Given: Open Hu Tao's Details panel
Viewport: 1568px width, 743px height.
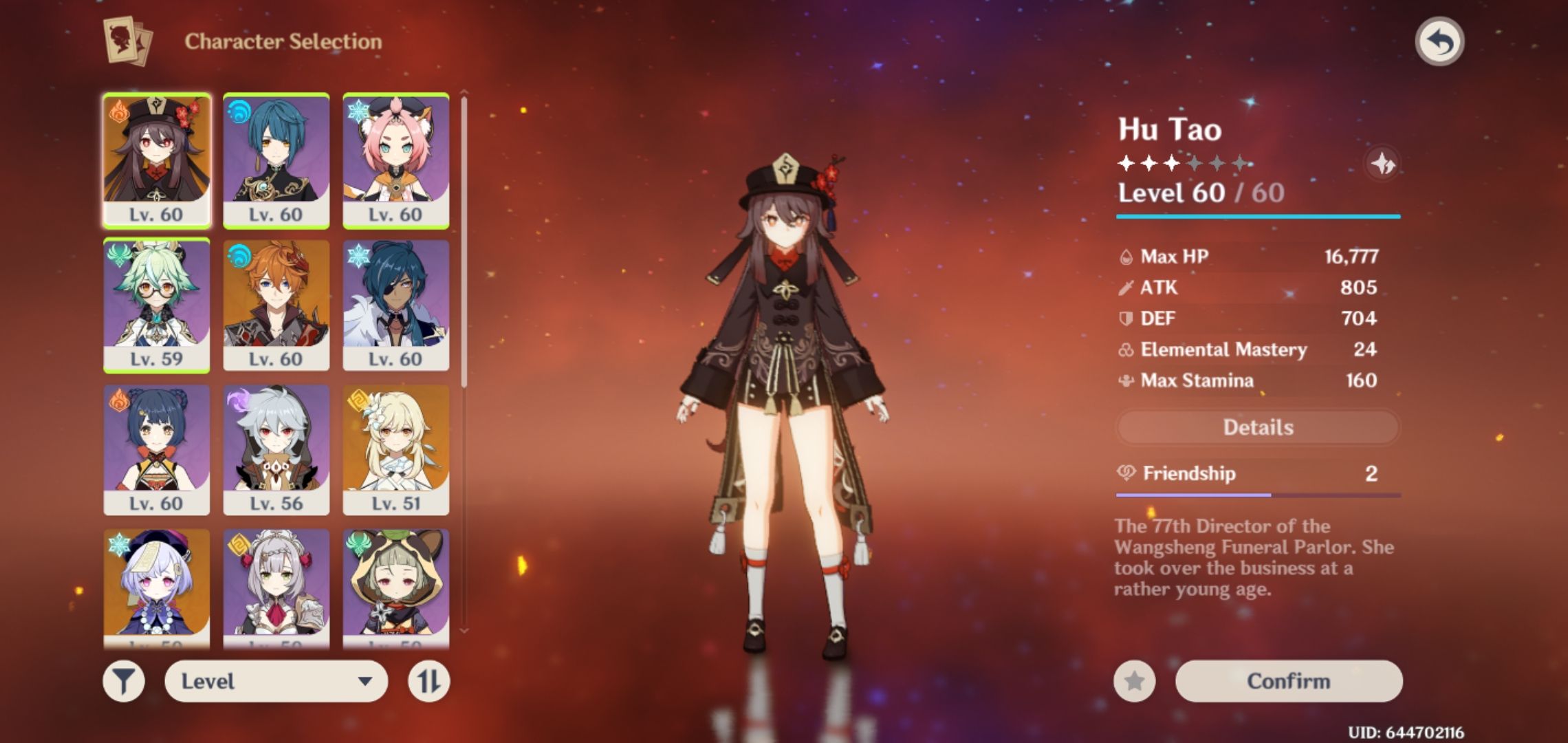Looking at the screenshot, I should [x=1257, y=427].
